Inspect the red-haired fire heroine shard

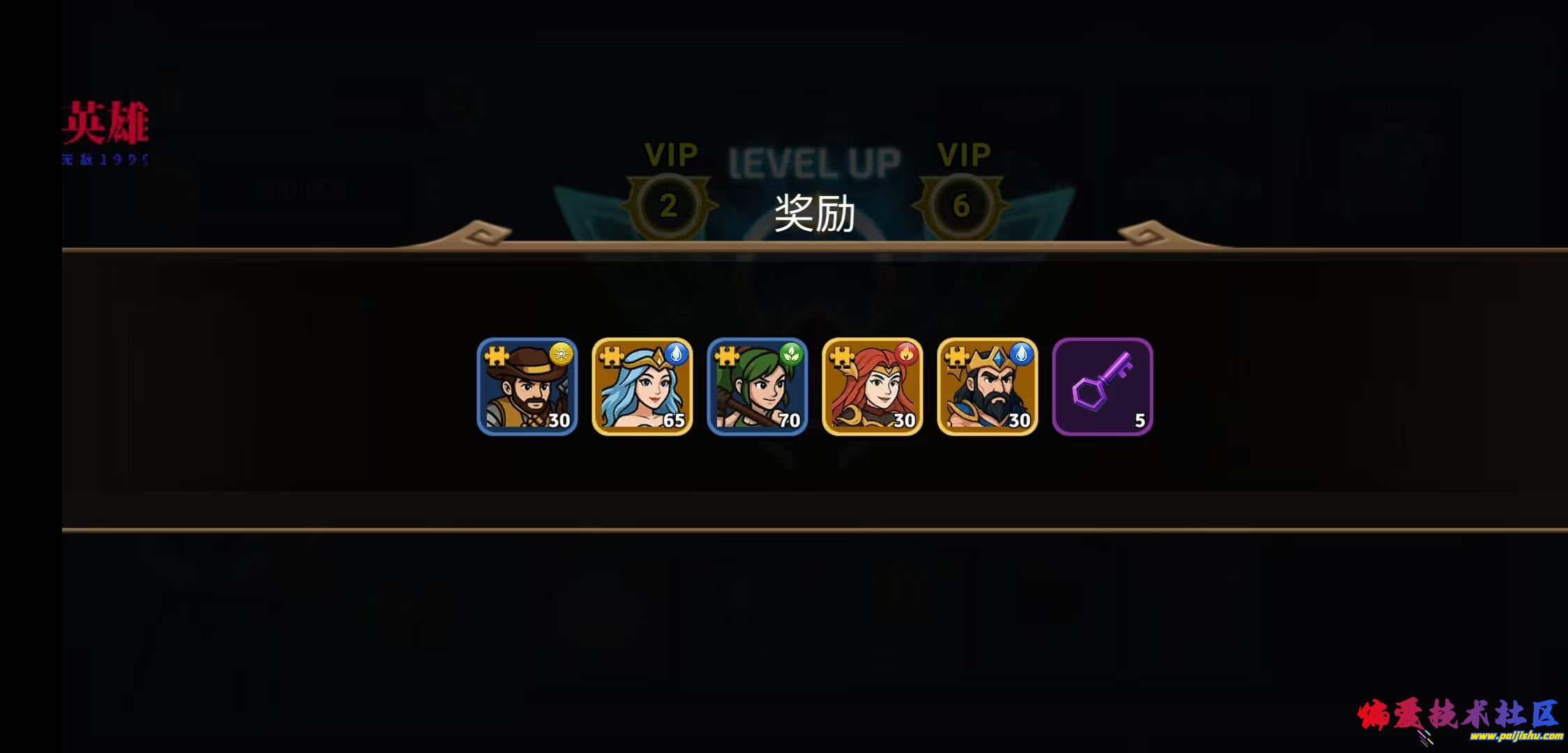click(873, 387)
